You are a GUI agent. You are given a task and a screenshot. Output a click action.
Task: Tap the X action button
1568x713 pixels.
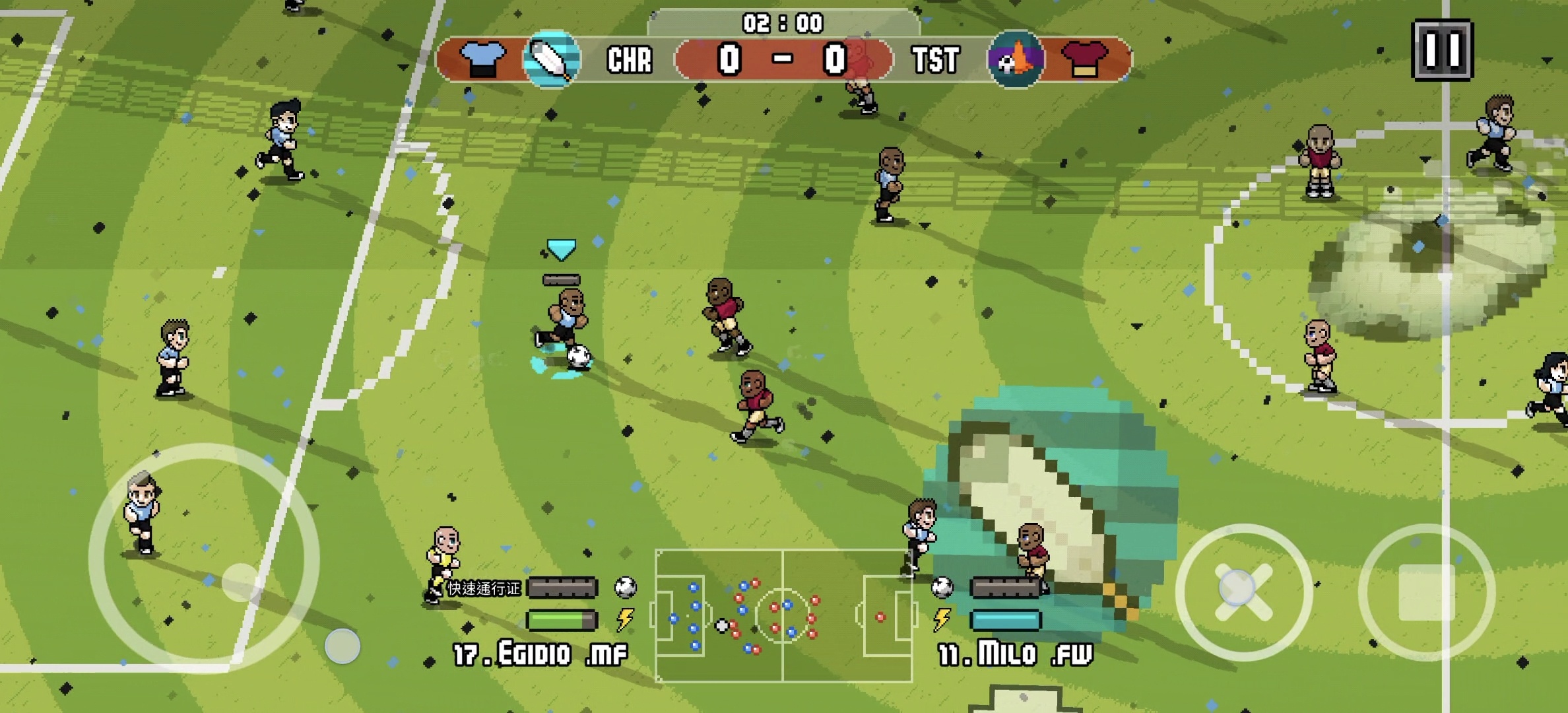tap(1243, 592)
